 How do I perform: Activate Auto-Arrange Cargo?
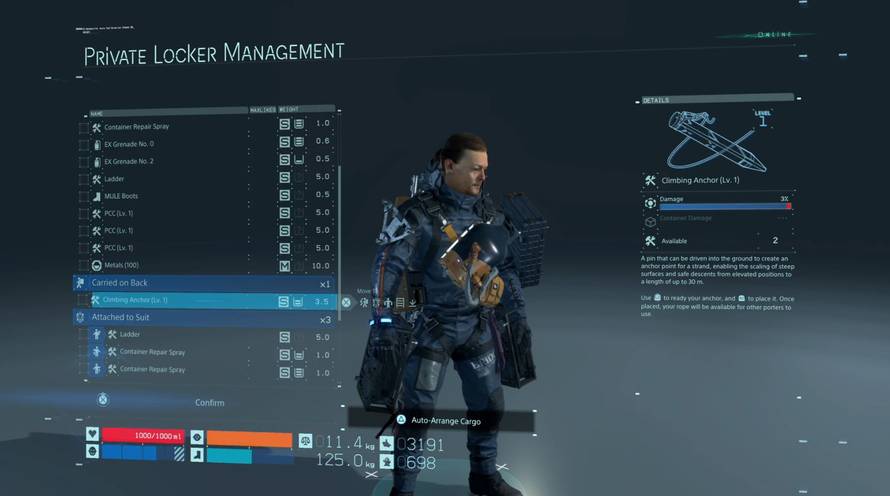click(445, 421)
